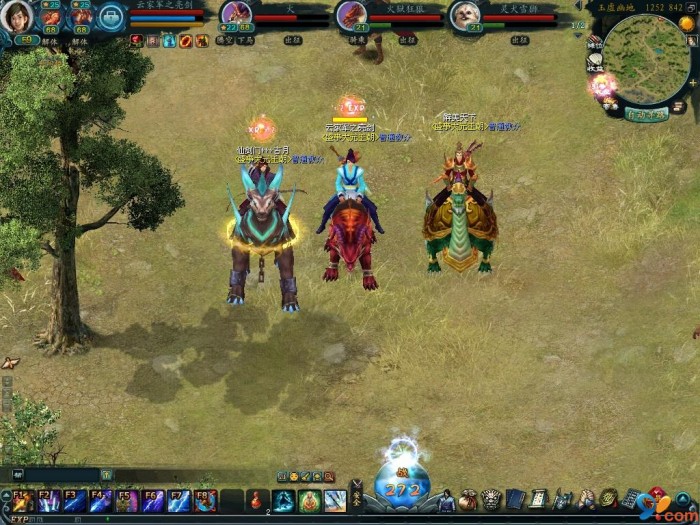This screenshot has width=700, height=525.
Task: Select the purple mount pet portrait
Action: pyautogui.click(x=236, y=13)
